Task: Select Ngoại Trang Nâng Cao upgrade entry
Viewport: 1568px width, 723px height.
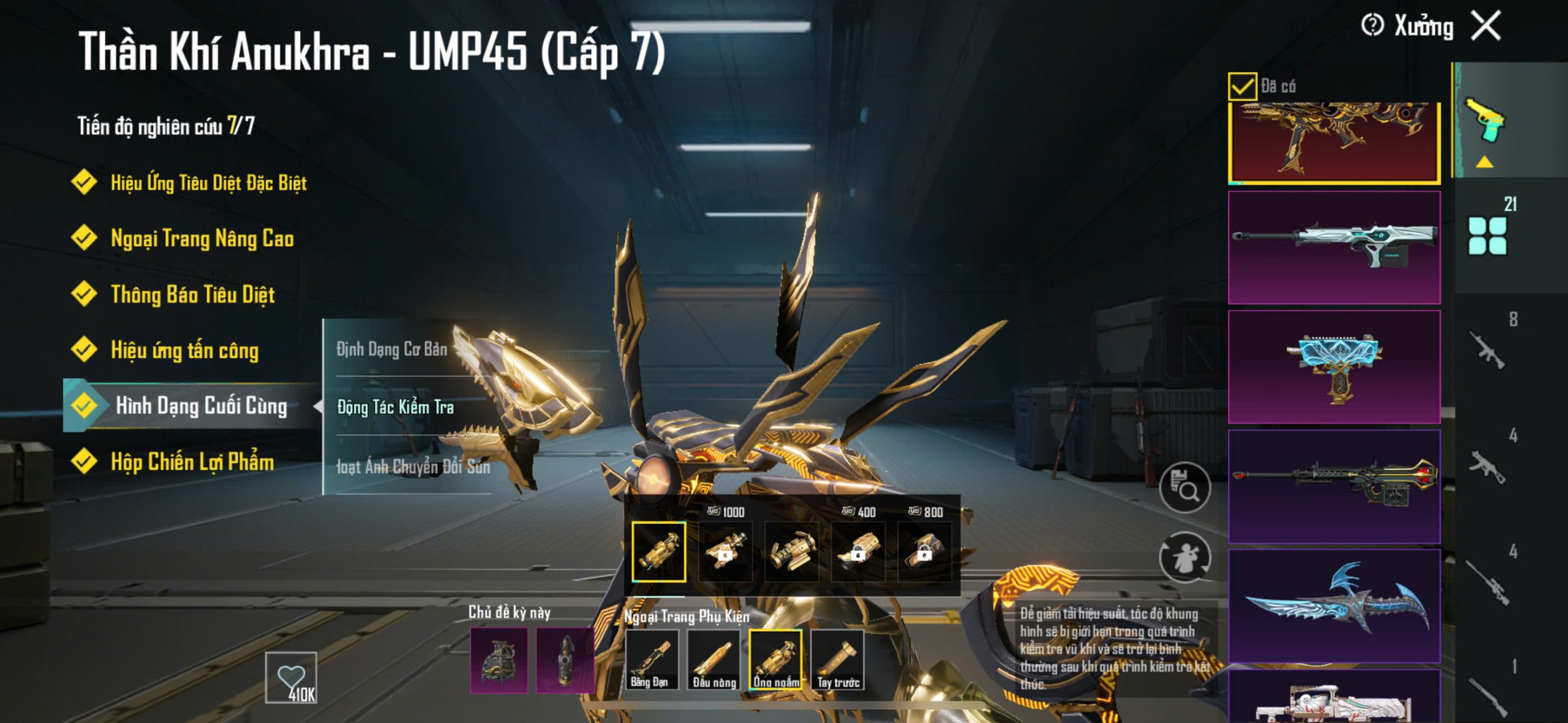Action: coord(202,238)
